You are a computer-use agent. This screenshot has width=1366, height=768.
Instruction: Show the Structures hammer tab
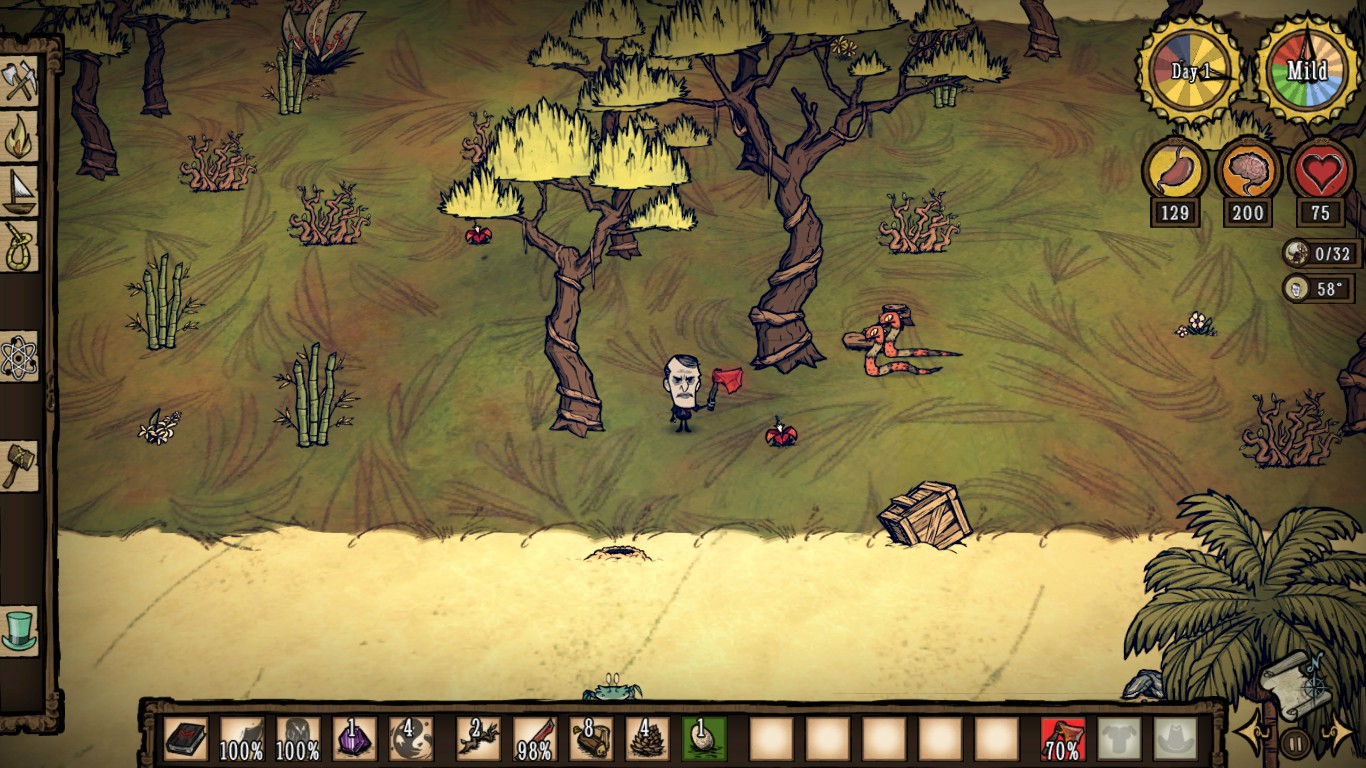[20, 466]
